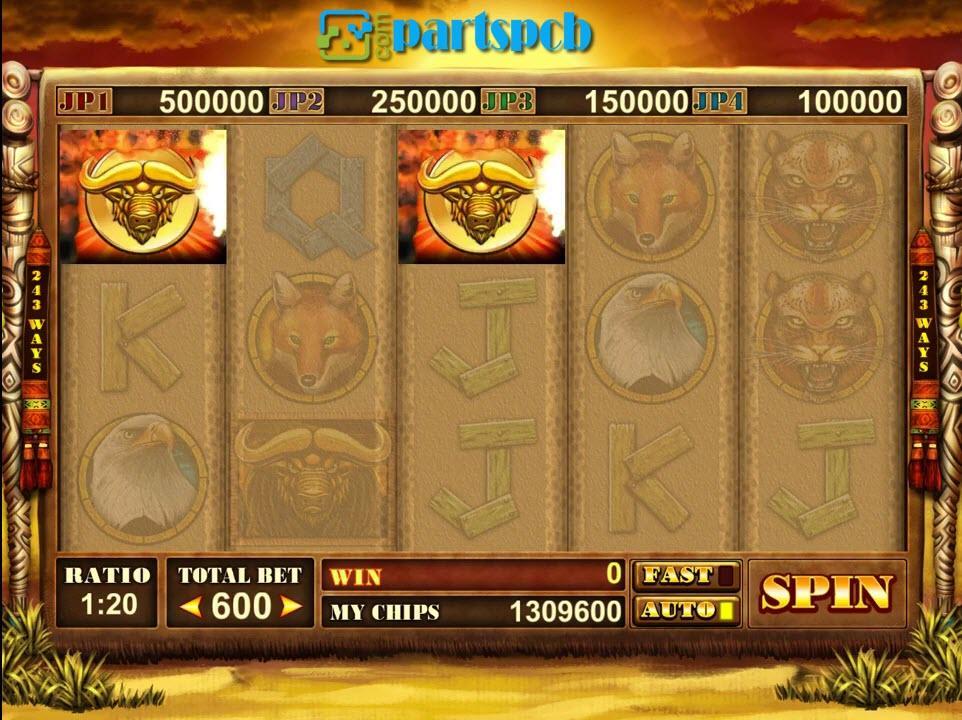962x720 pixels.
Task: Open the partspcb logo link
Action: (x=456, y=34)
